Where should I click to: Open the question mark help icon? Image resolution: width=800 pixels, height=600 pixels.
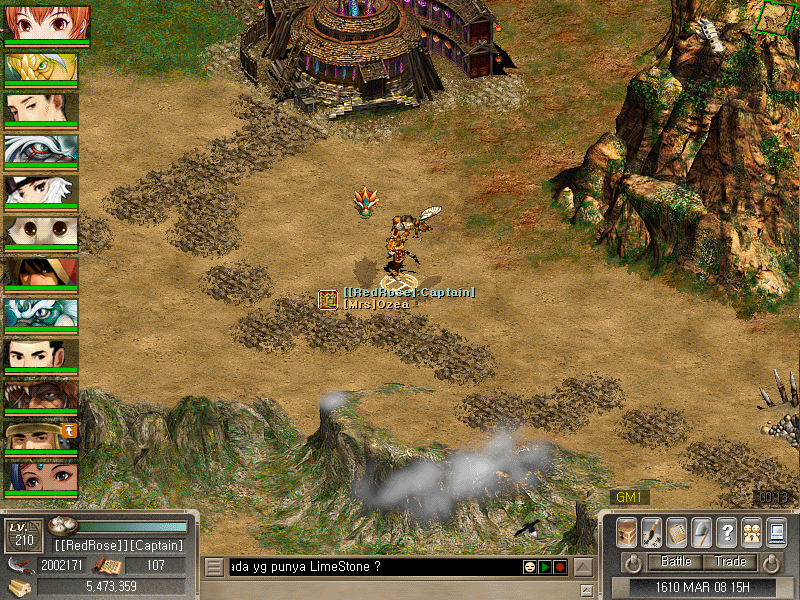(727, 531)
